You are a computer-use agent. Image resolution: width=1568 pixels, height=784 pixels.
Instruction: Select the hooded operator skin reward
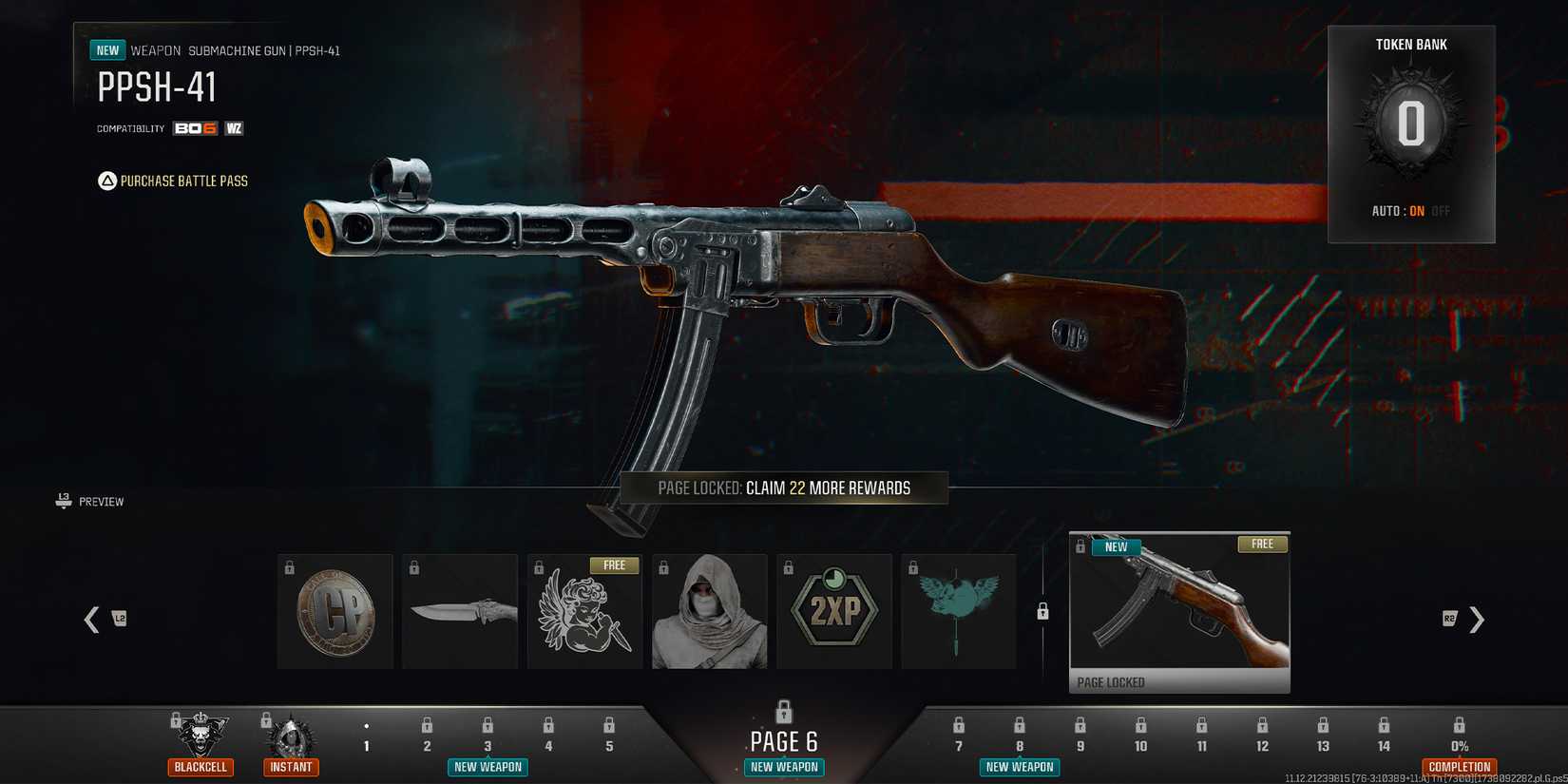709,610
